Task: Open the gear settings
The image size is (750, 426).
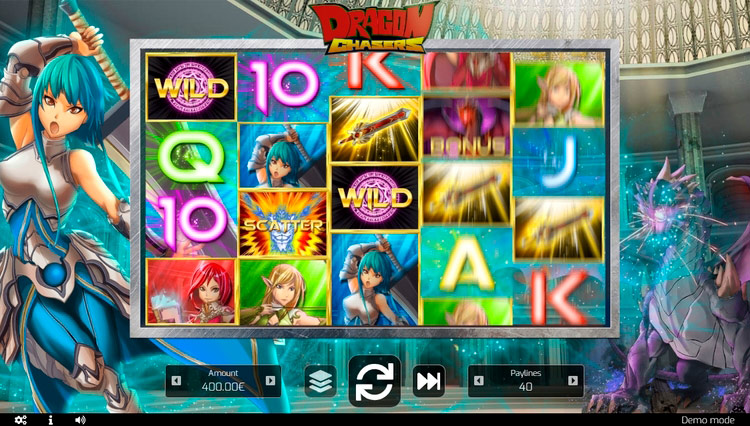Action: pos(20,420)
